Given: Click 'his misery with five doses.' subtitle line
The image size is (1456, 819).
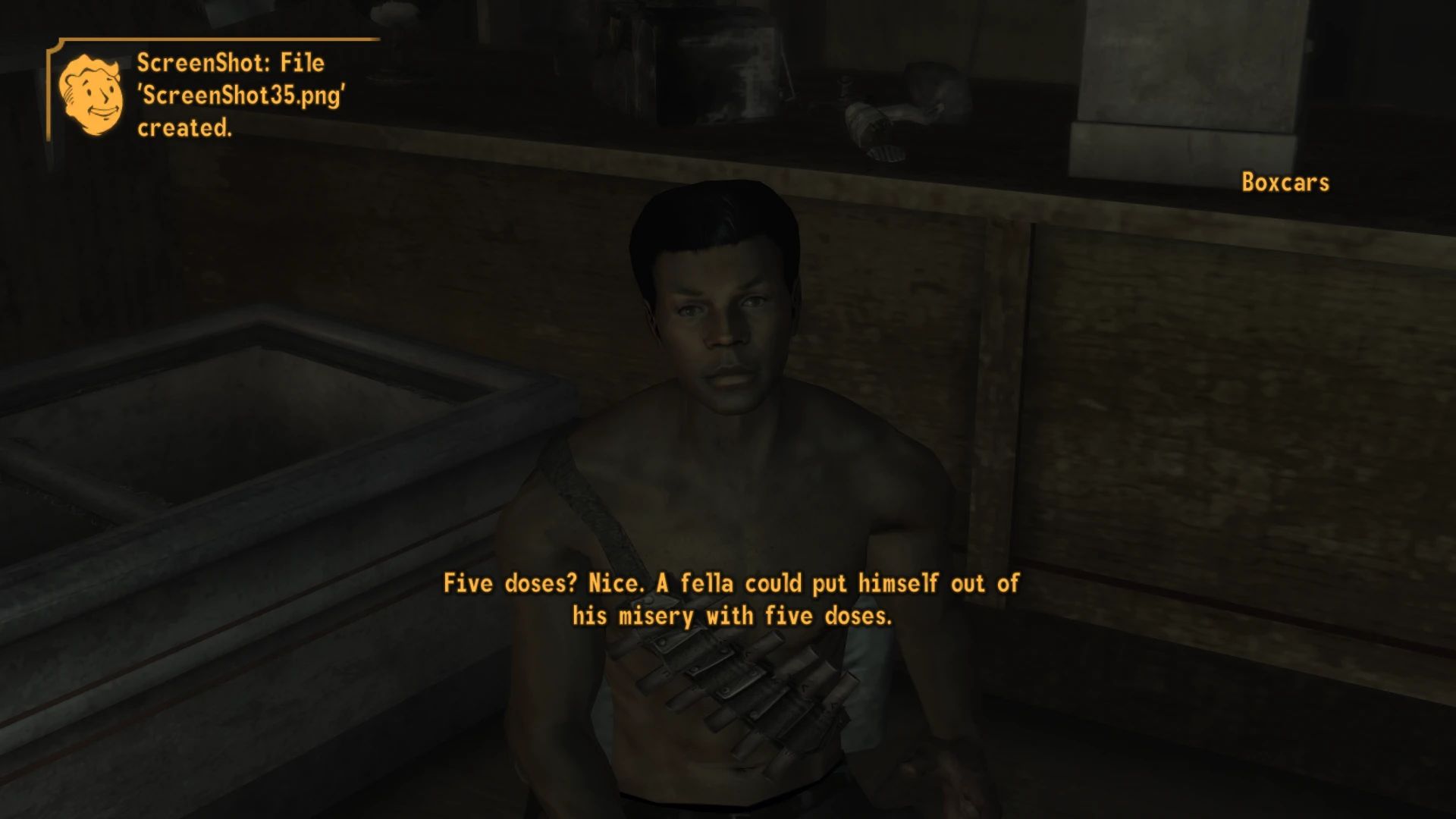Looking at the screenshot, I should (x=732, y=616).
